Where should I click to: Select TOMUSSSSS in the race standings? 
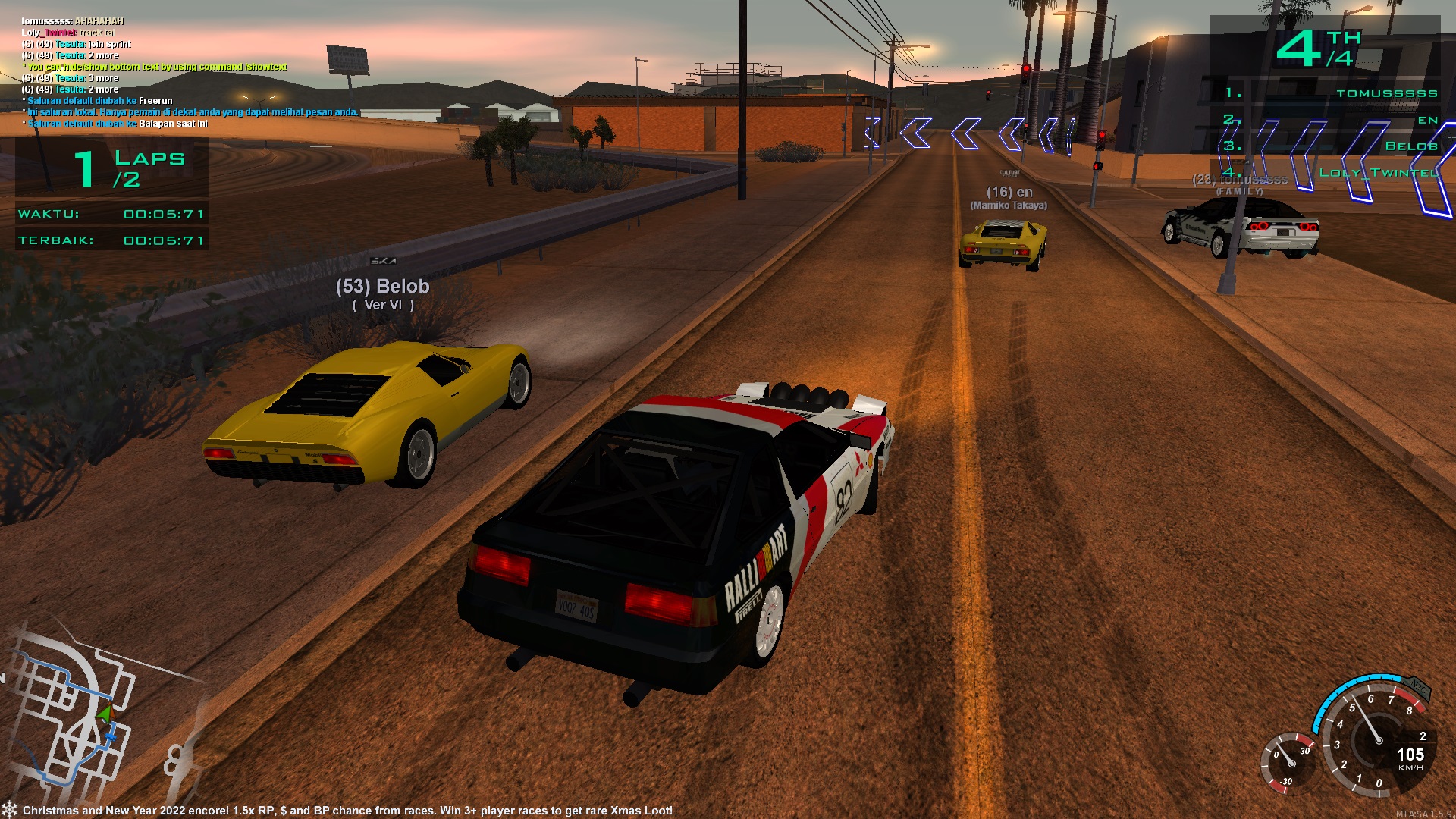click(1386, 93)
